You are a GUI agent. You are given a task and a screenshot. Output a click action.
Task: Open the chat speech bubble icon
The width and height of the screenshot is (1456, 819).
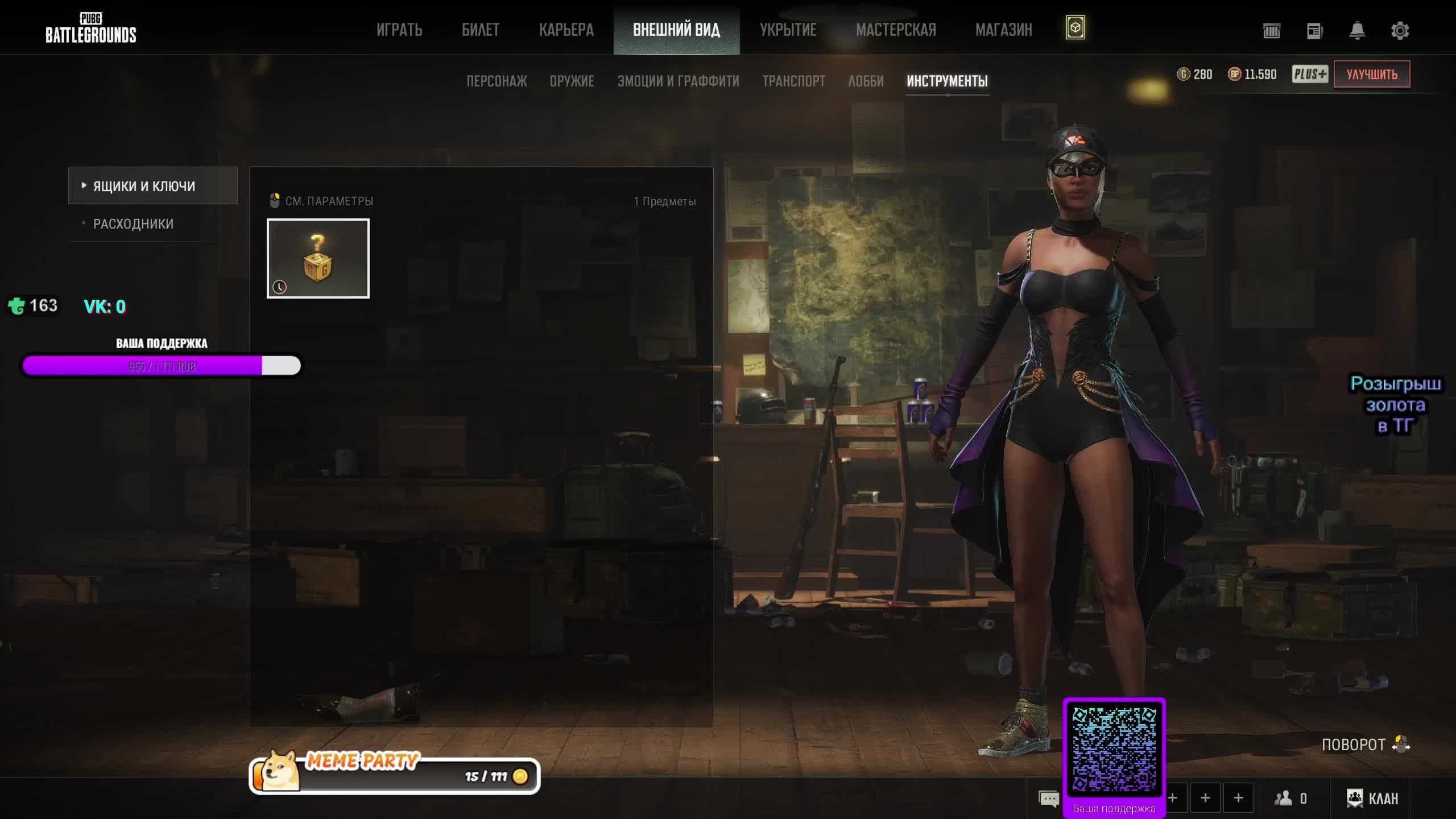1048,799
